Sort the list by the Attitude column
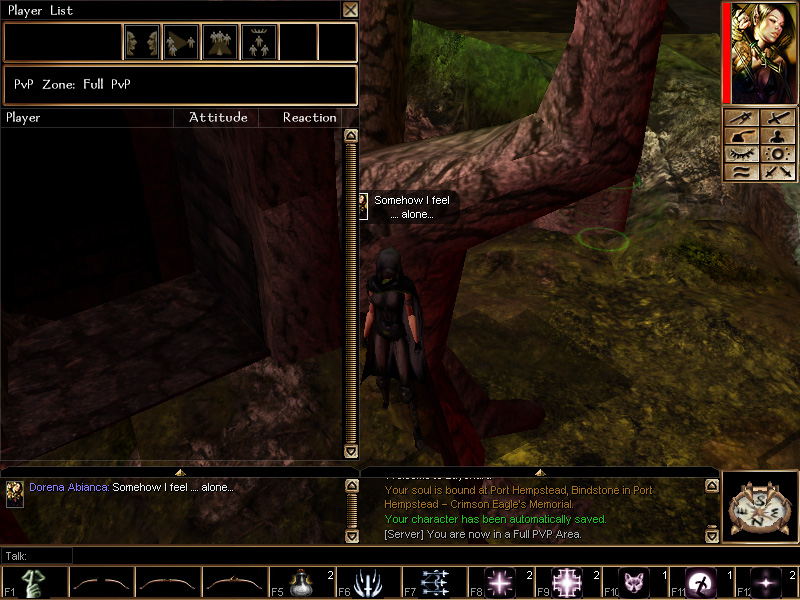This screenshot has width=800, height=600. point(218,118)
